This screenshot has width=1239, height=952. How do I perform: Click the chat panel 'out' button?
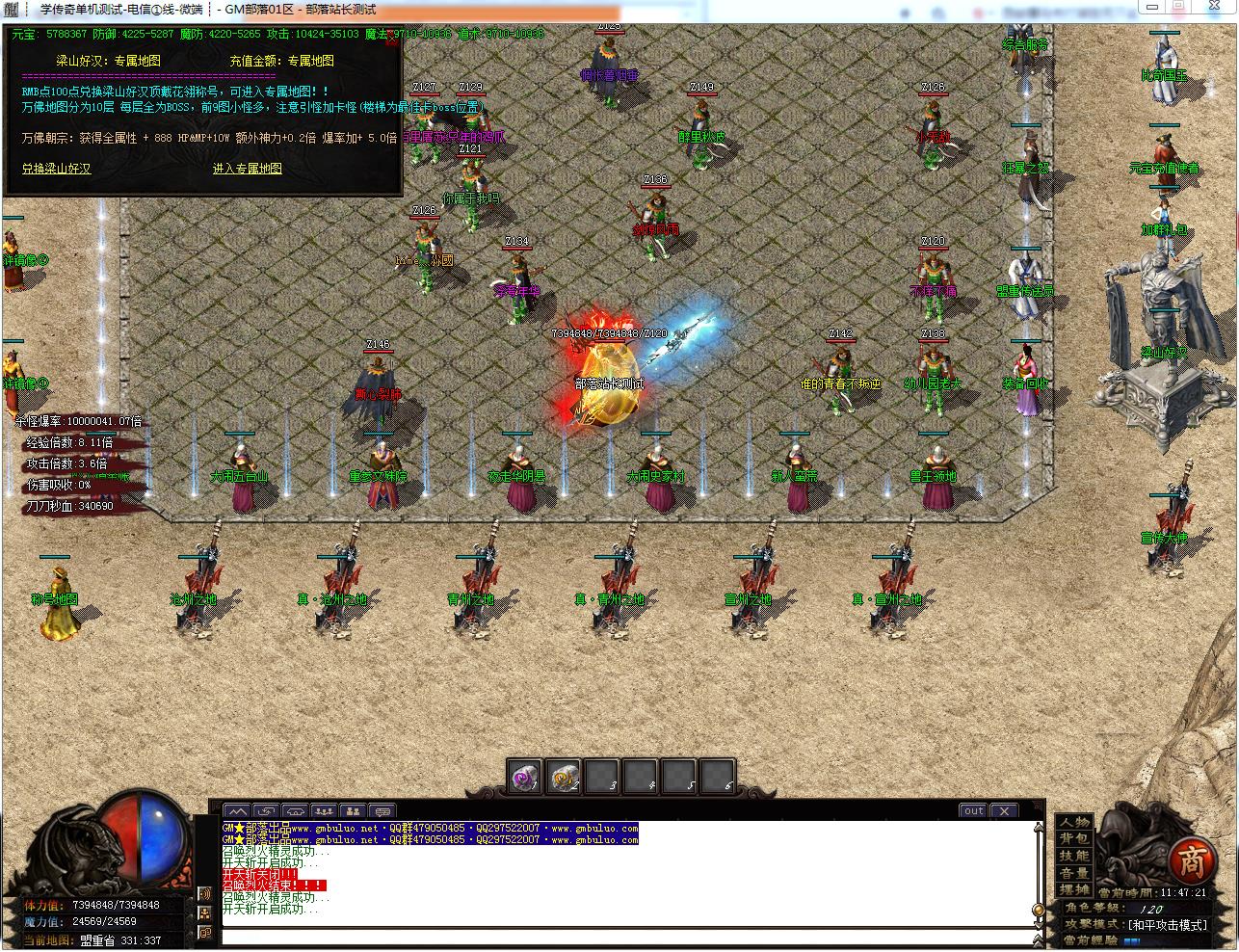[x=973, y=811]
